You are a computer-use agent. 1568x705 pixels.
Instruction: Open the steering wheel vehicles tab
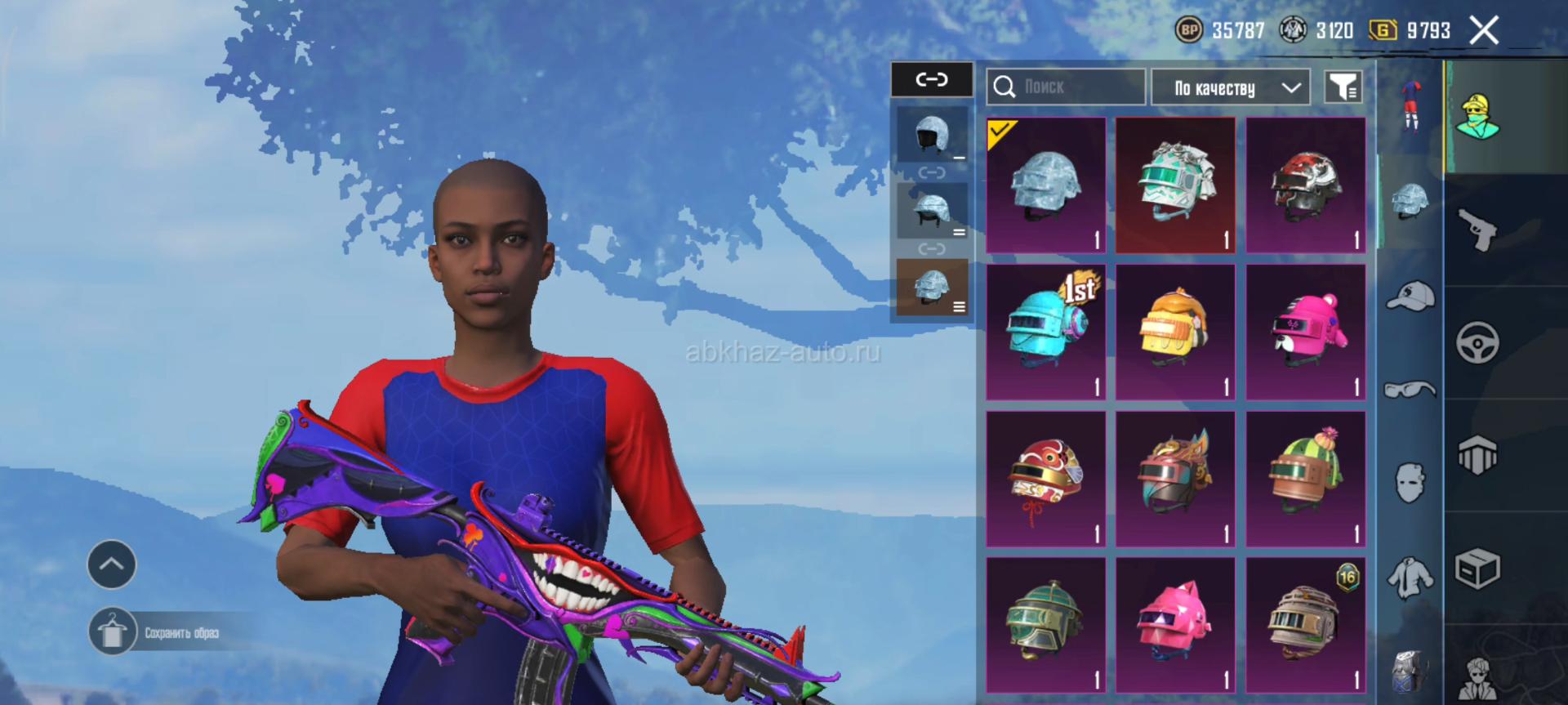[1477, 342]
